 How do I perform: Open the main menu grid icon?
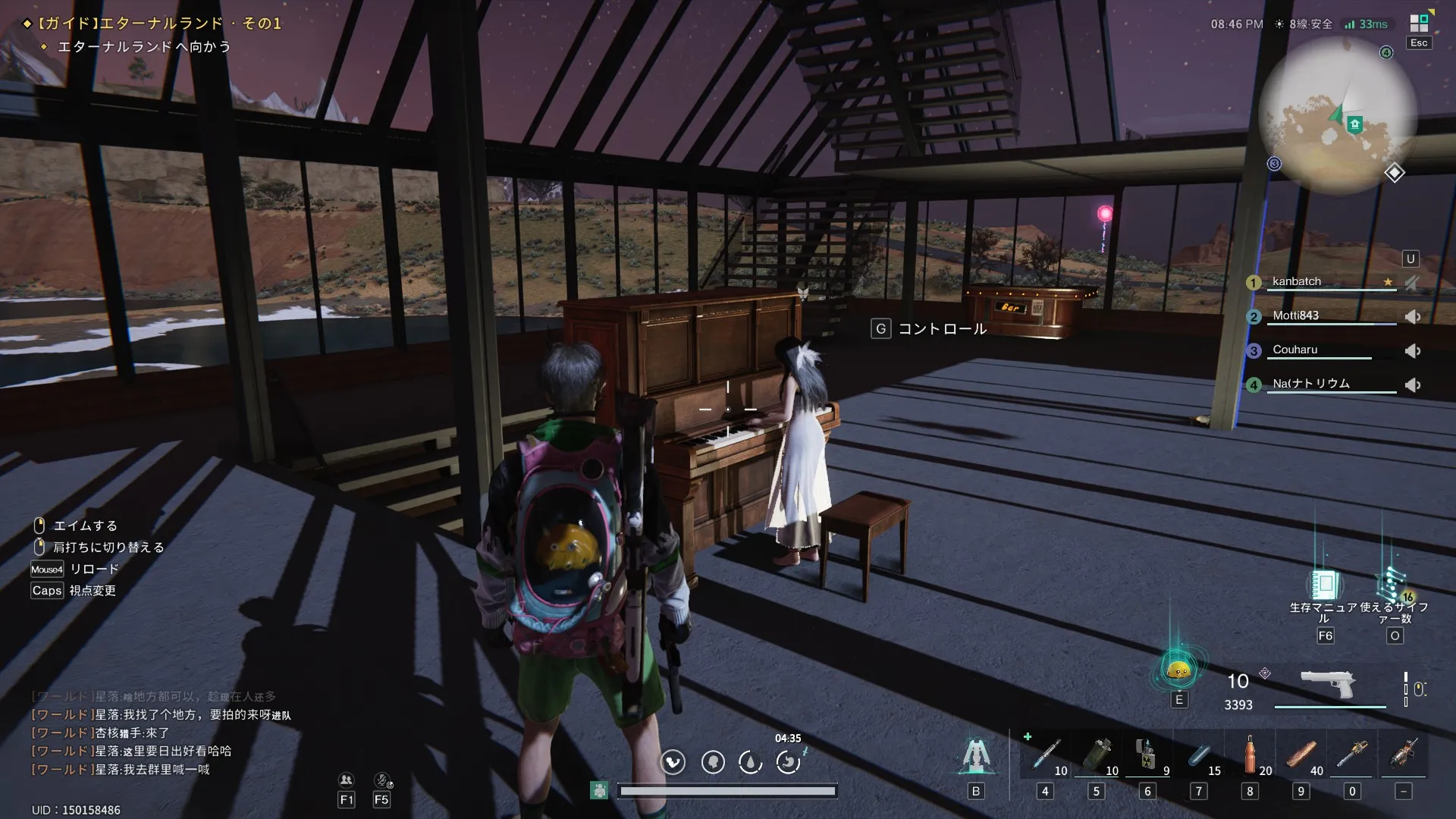(x=1419, y=23)
